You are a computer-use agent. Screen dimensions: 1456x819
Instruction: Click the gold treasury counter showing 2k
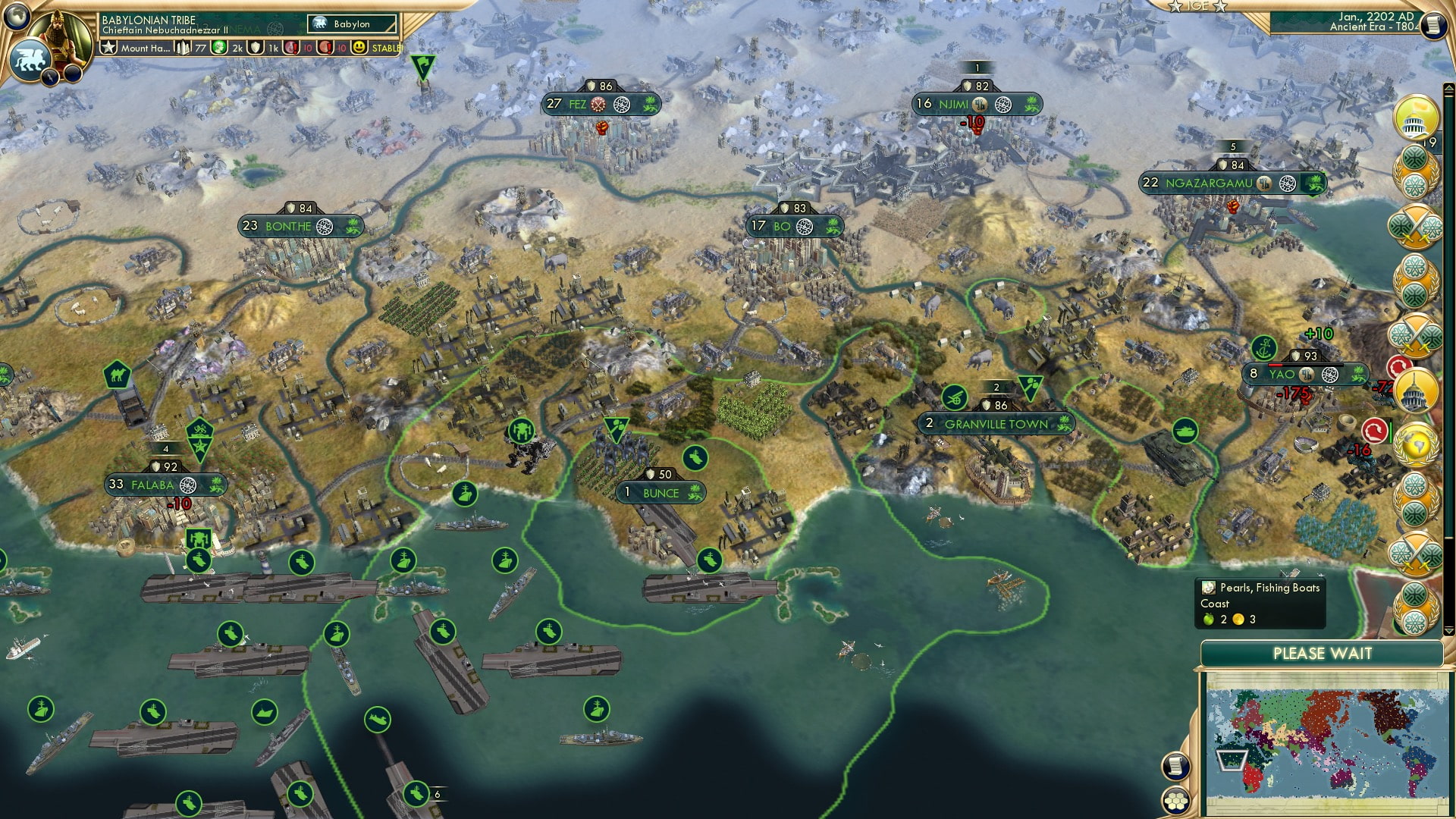coord(227,46)
